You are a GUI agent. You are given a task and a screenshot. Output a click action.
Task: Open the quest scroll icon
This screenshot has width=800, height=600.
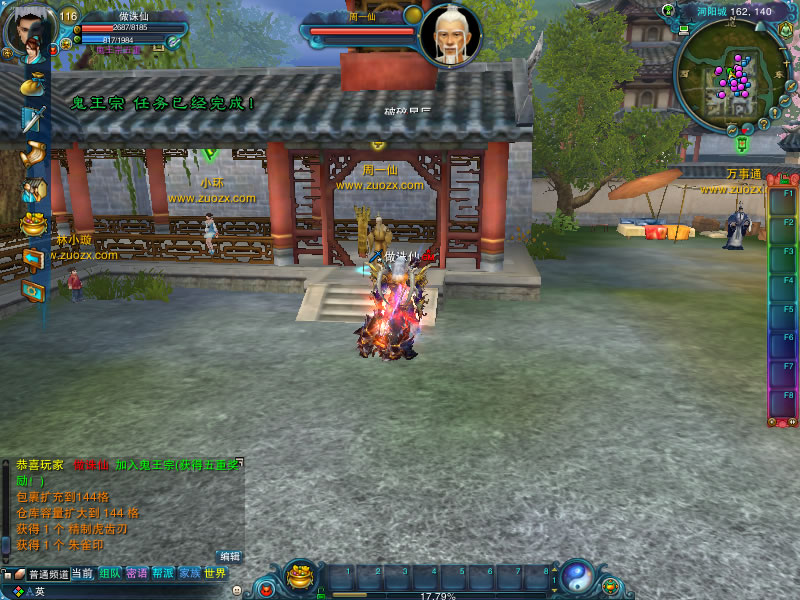33,154
